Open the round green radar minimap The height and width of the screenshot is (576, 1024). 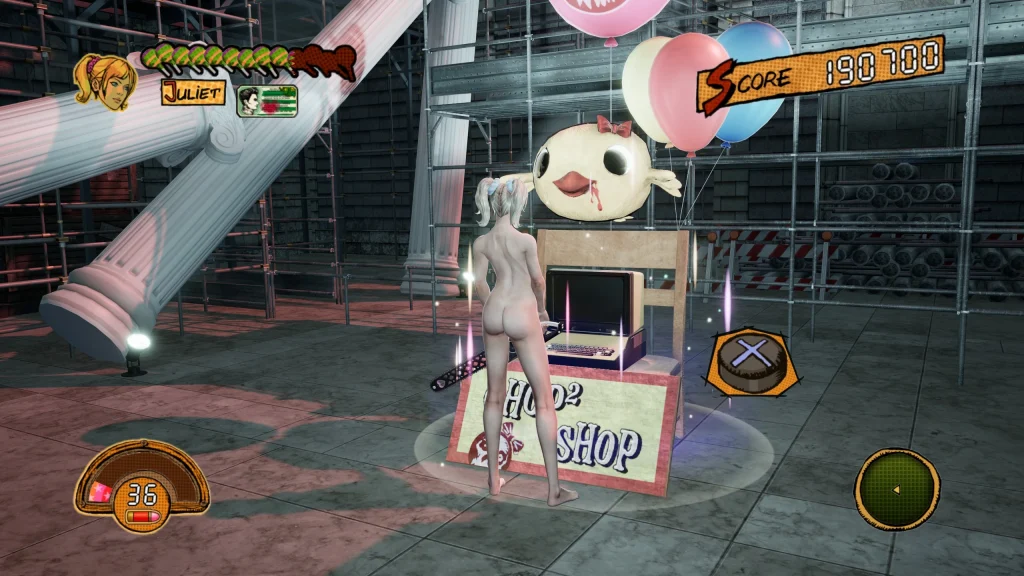point(897,488)
